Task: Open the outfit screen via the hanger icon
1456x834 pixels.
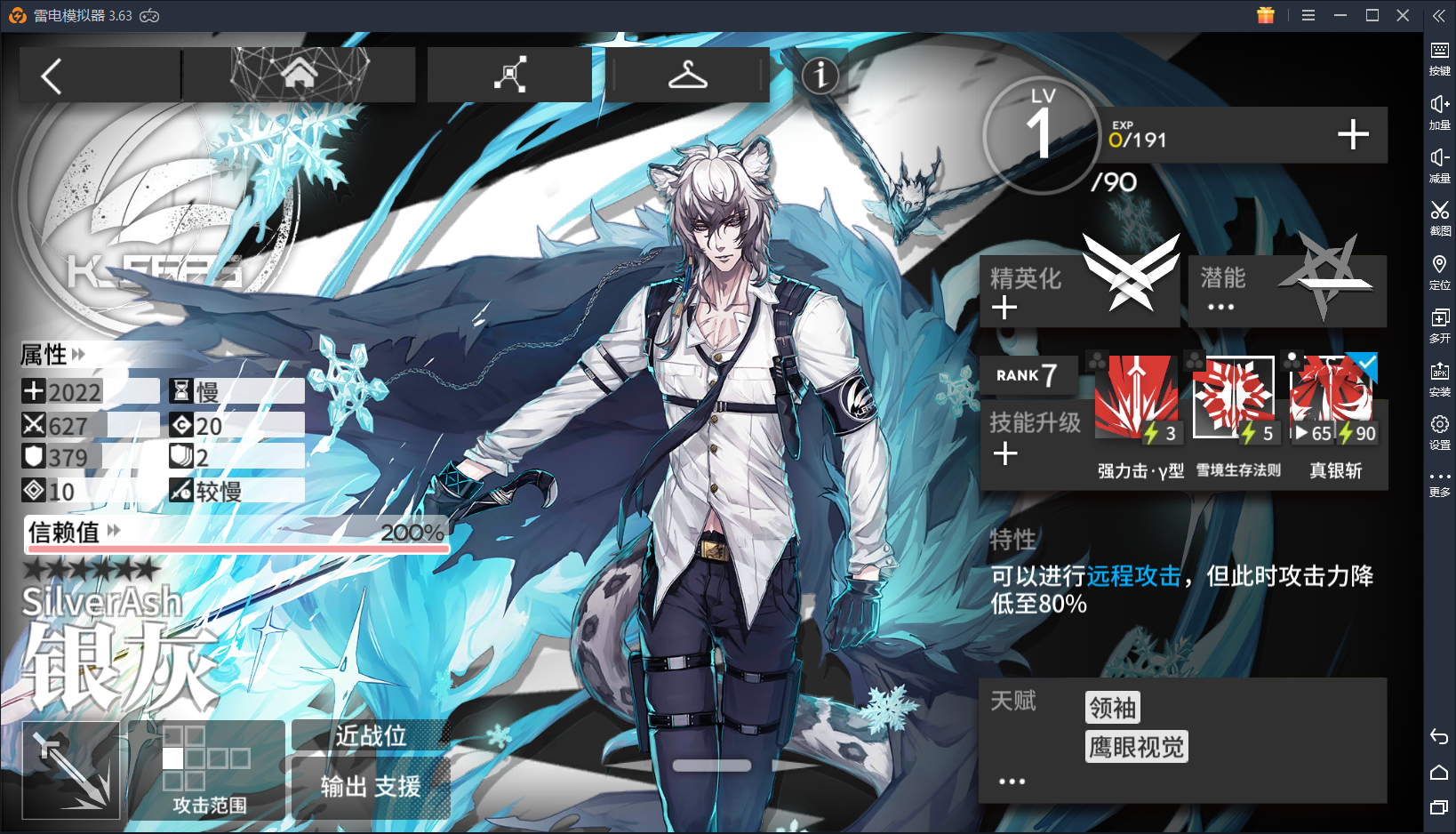Action: [x=689, y=75]
